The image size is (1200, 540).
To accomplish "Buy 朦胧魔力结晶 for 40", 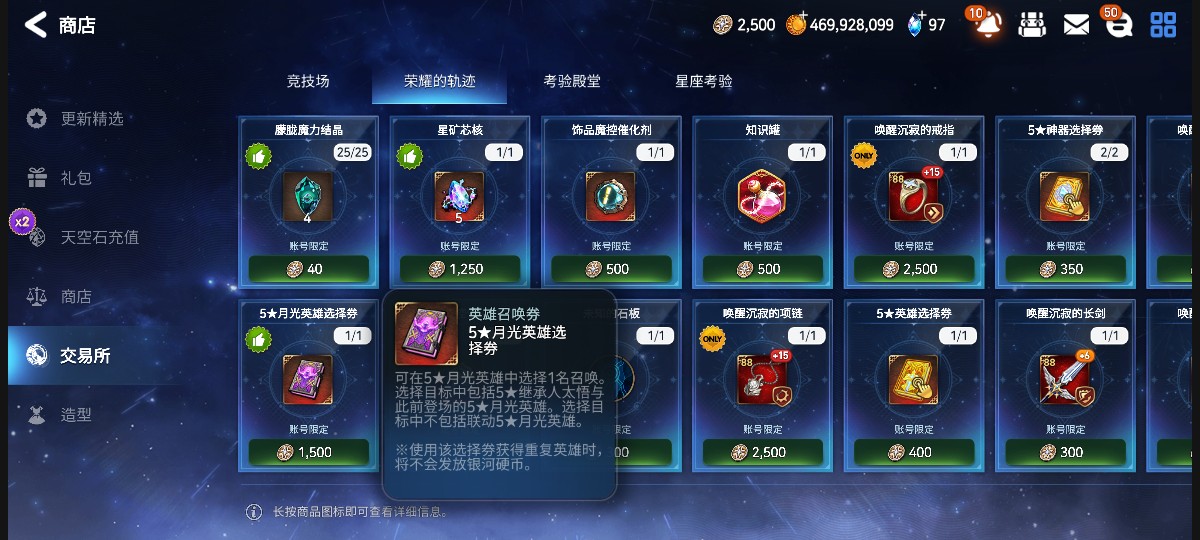I will pos(308,269).
